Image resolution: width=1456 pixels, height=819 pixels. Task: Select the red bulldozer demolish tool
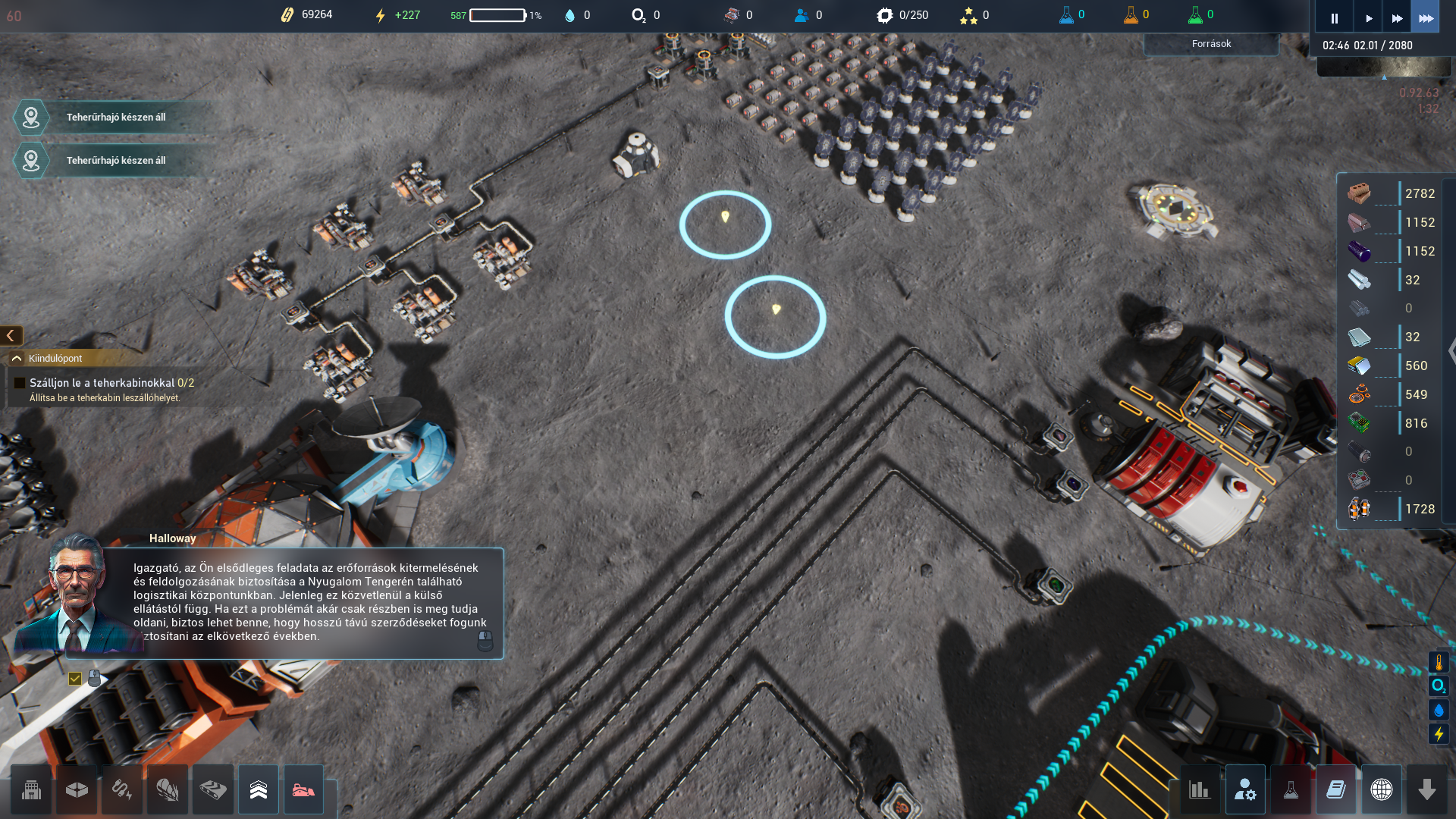[x=304, y=790]
